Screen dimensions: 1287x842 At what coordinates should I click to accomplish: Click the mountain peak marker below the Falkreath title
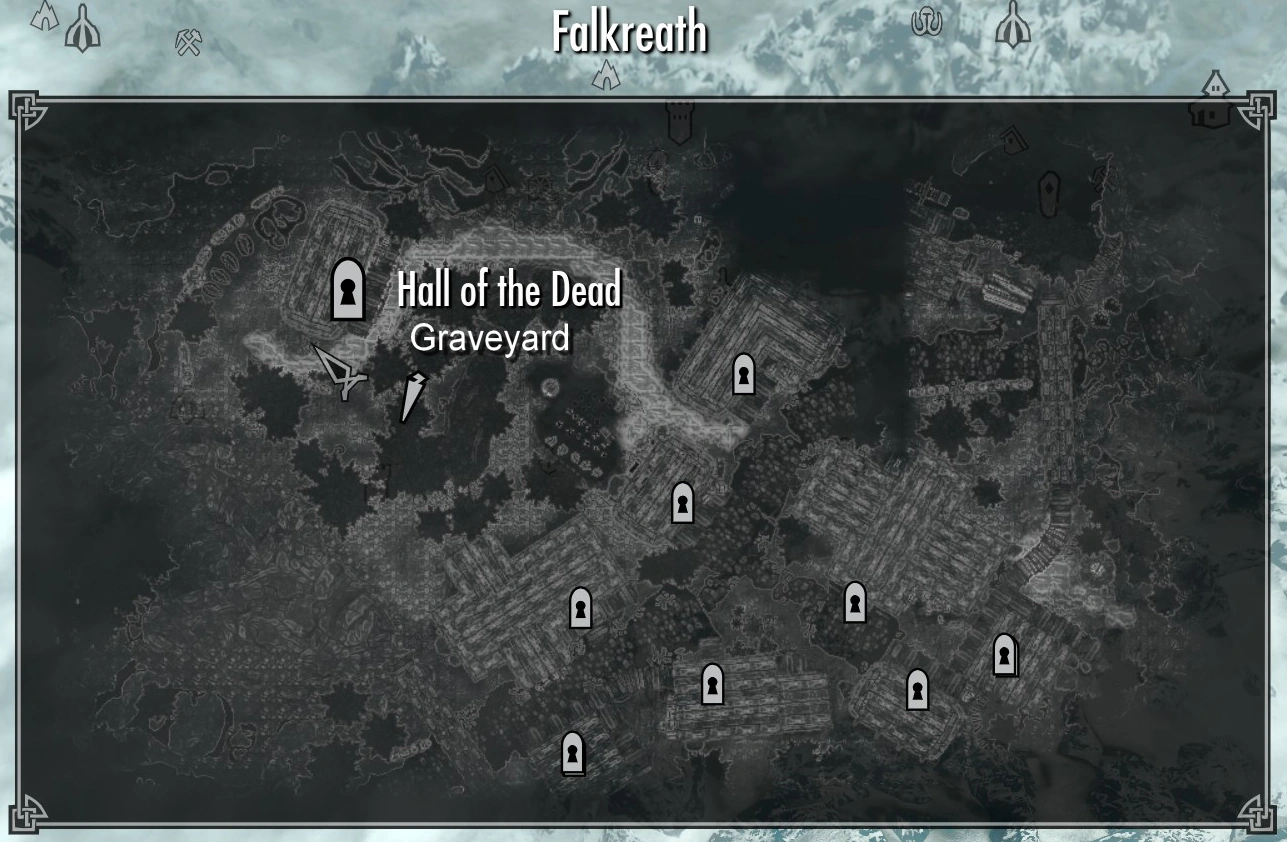click(606, 73)
